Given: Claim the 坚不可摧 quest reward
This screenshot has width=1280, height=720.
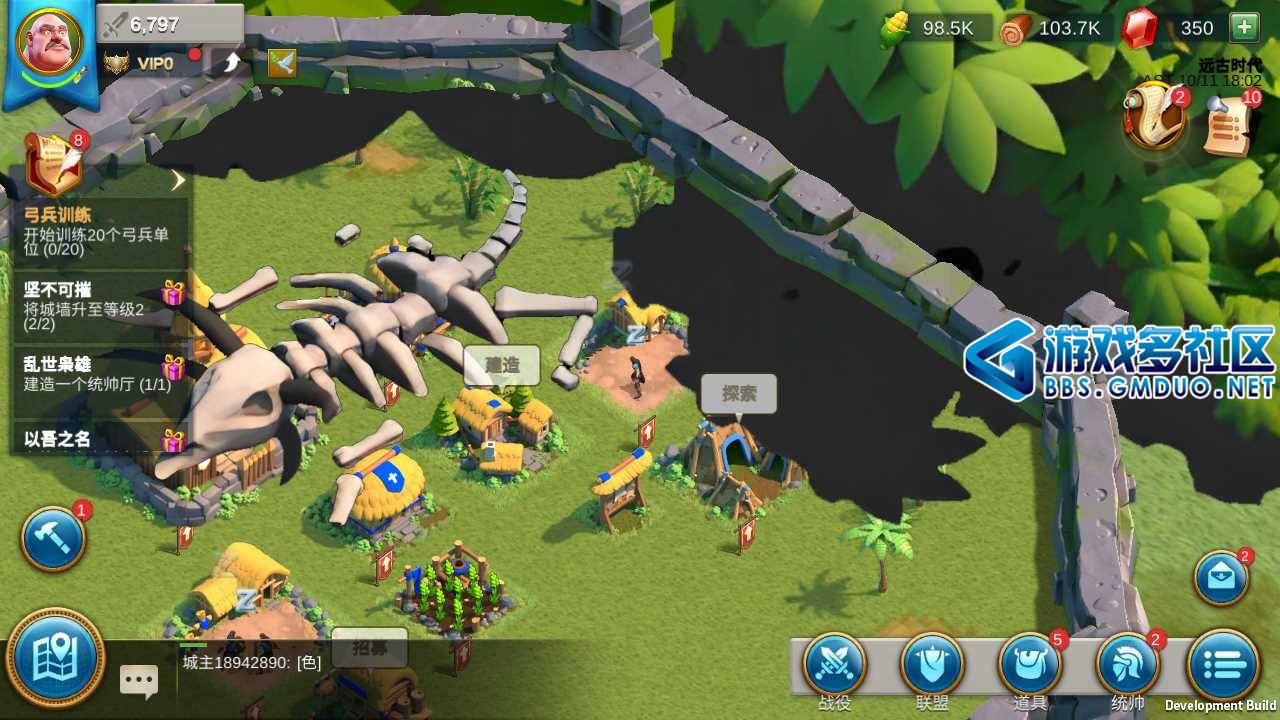Looking at the screenshot, I should (173, 293).
